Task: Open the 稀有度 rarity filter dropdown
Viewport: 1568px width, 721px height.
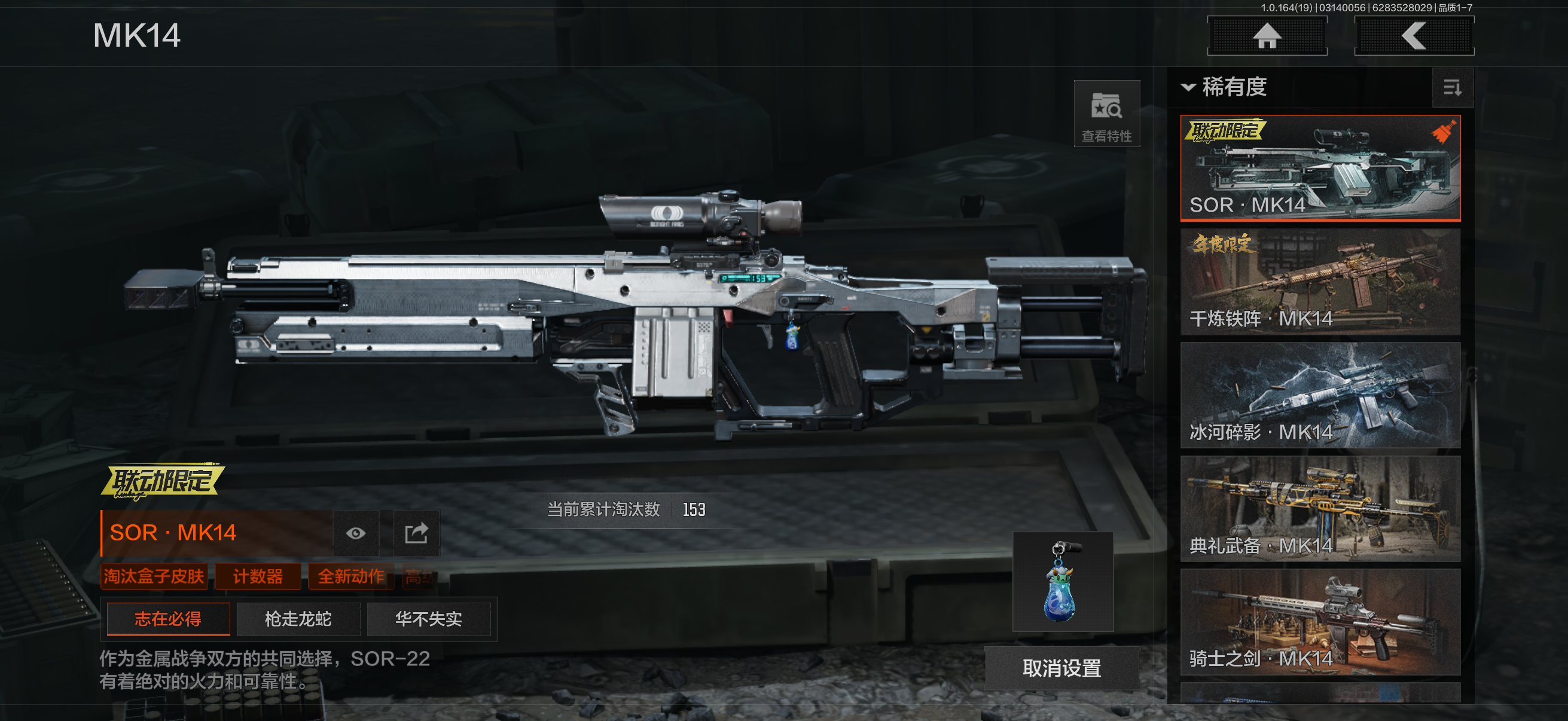Action: tap(1225, 87)
